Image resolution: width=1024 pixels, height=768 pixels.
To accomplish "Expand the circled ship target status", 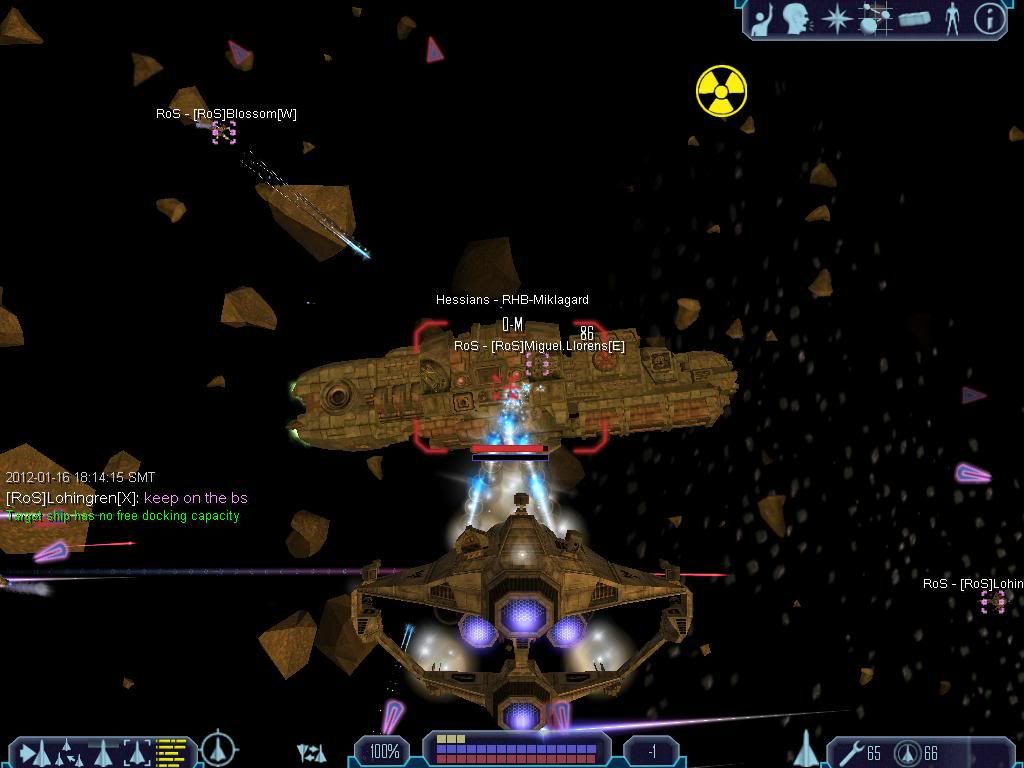I will point(219,749).
